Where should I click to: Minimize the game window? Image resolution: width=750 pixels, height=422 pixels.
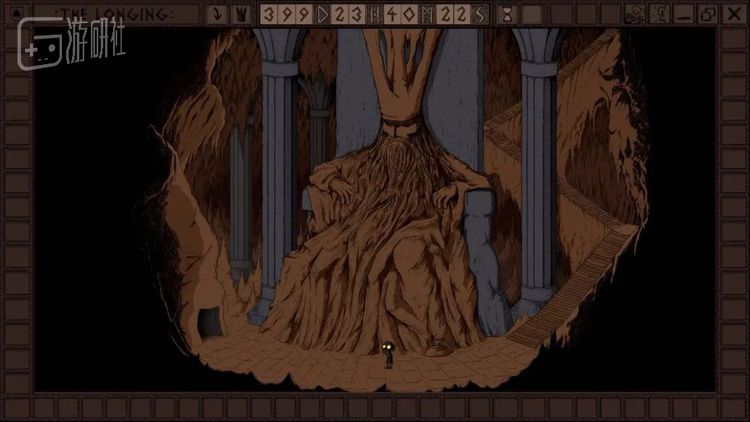tap(683, 15)
